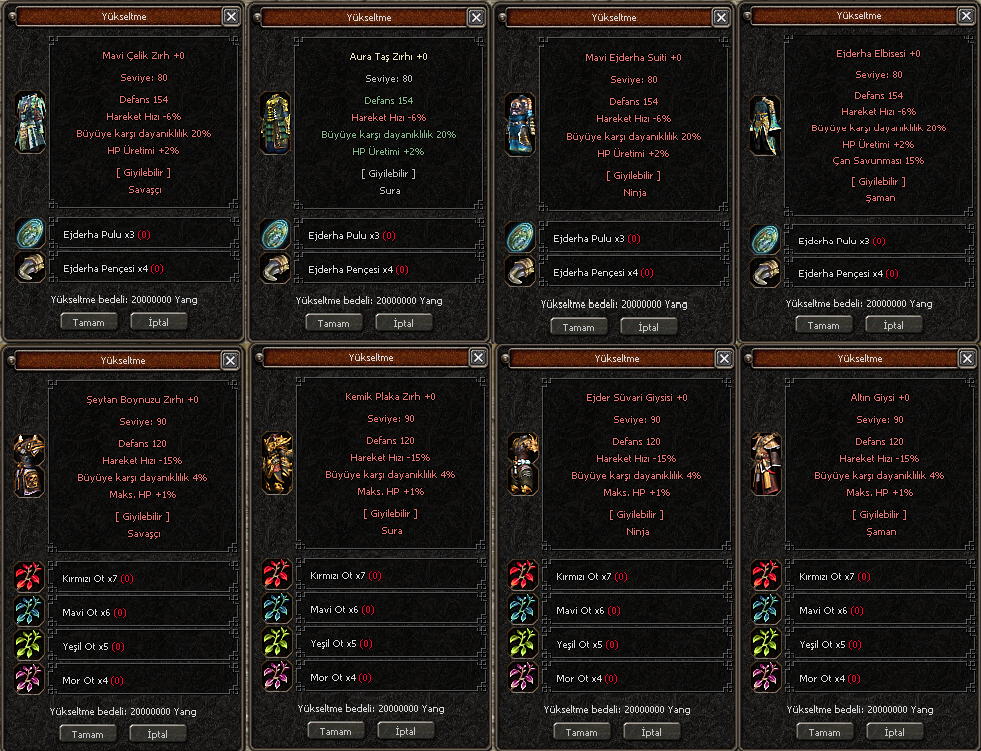Select Mavi Ot icon in Kemik Plaka Zırh window
This screenshot has height=751, width=981.
tap(277, 608)
